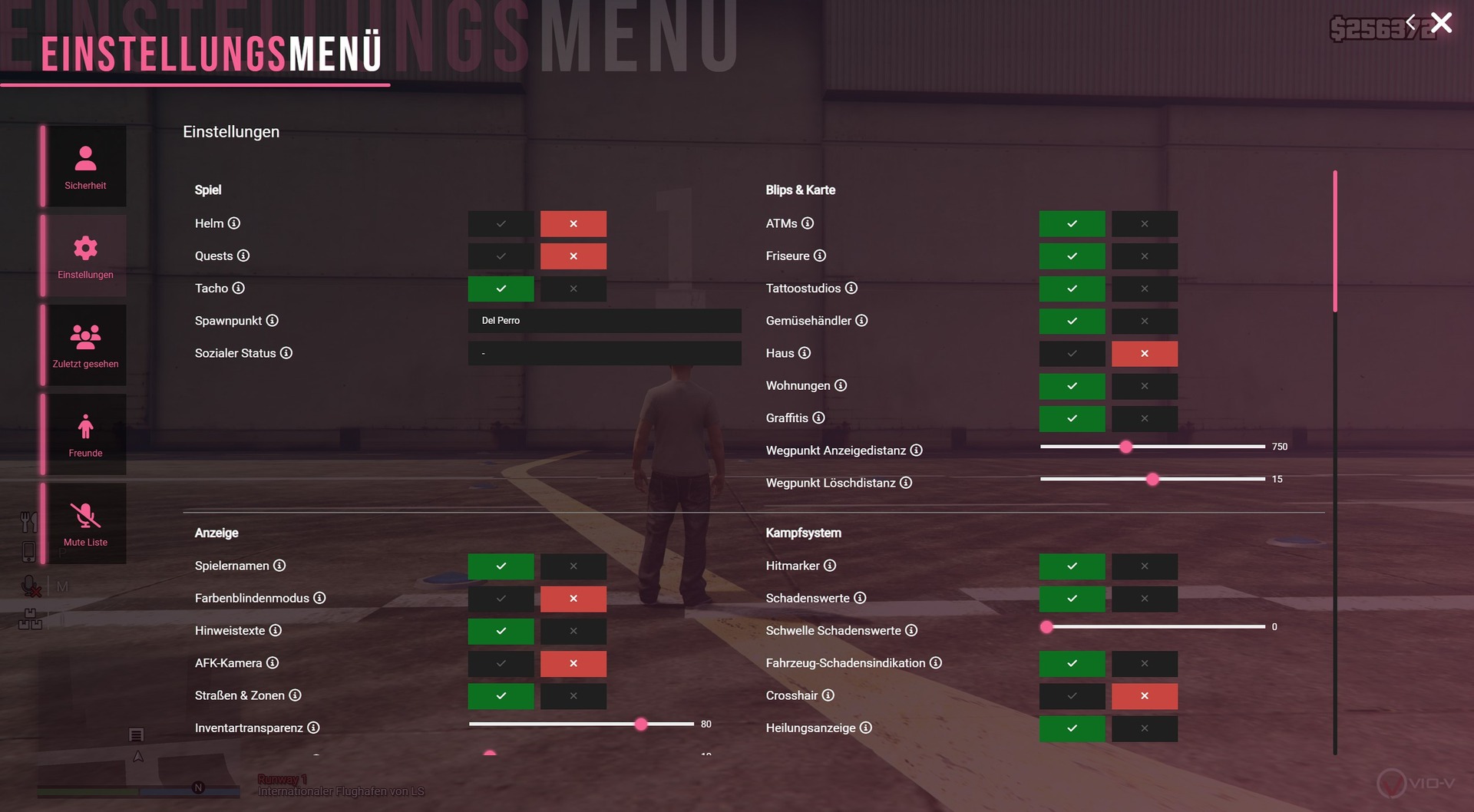The height and width of the screenshot is (812, 1474).
Task: Enable Farbenblindenmodus with its checkmark
Action: [501, 599]
